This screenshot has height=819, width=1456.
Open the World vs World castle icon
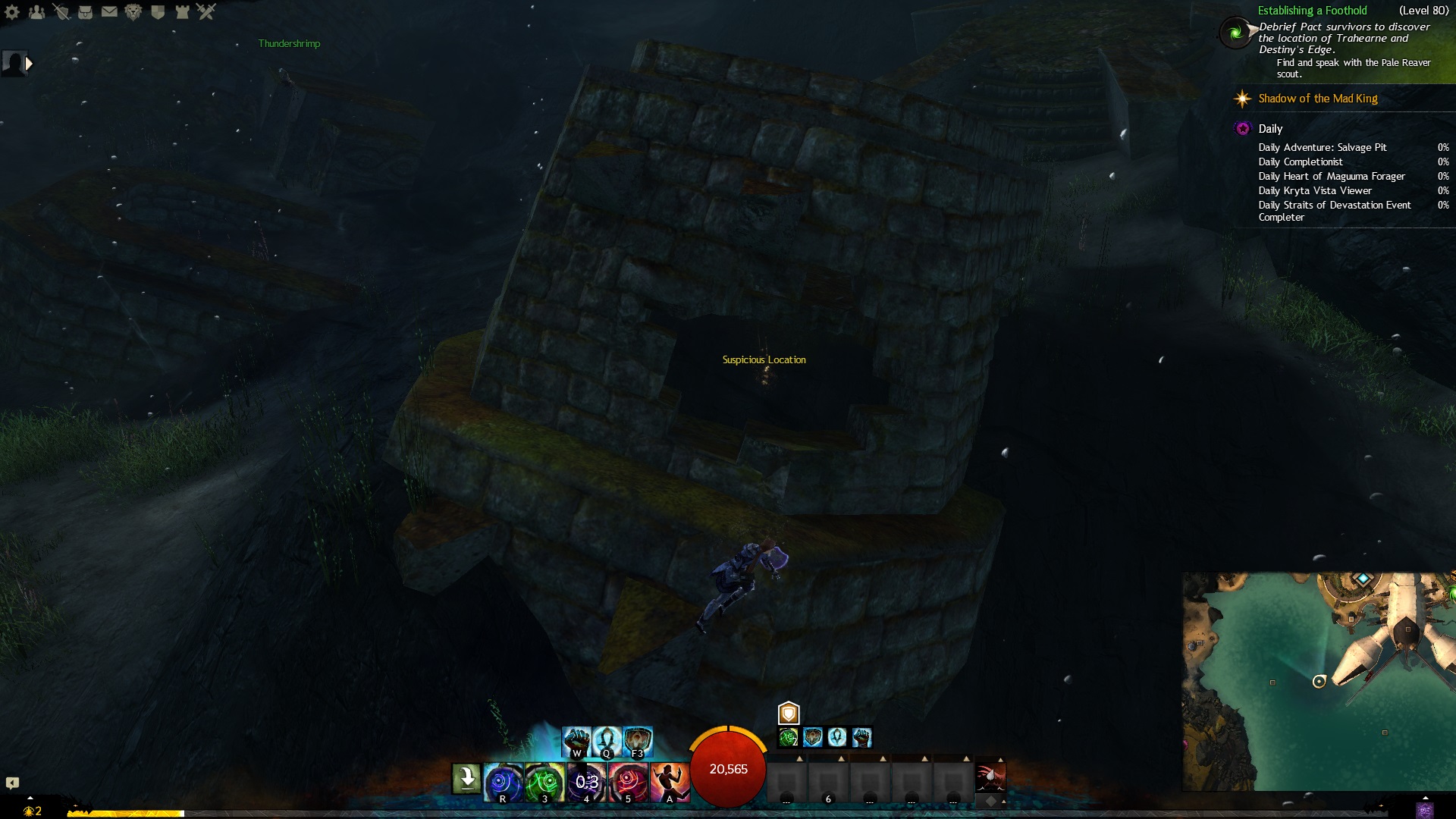[182, 12]
